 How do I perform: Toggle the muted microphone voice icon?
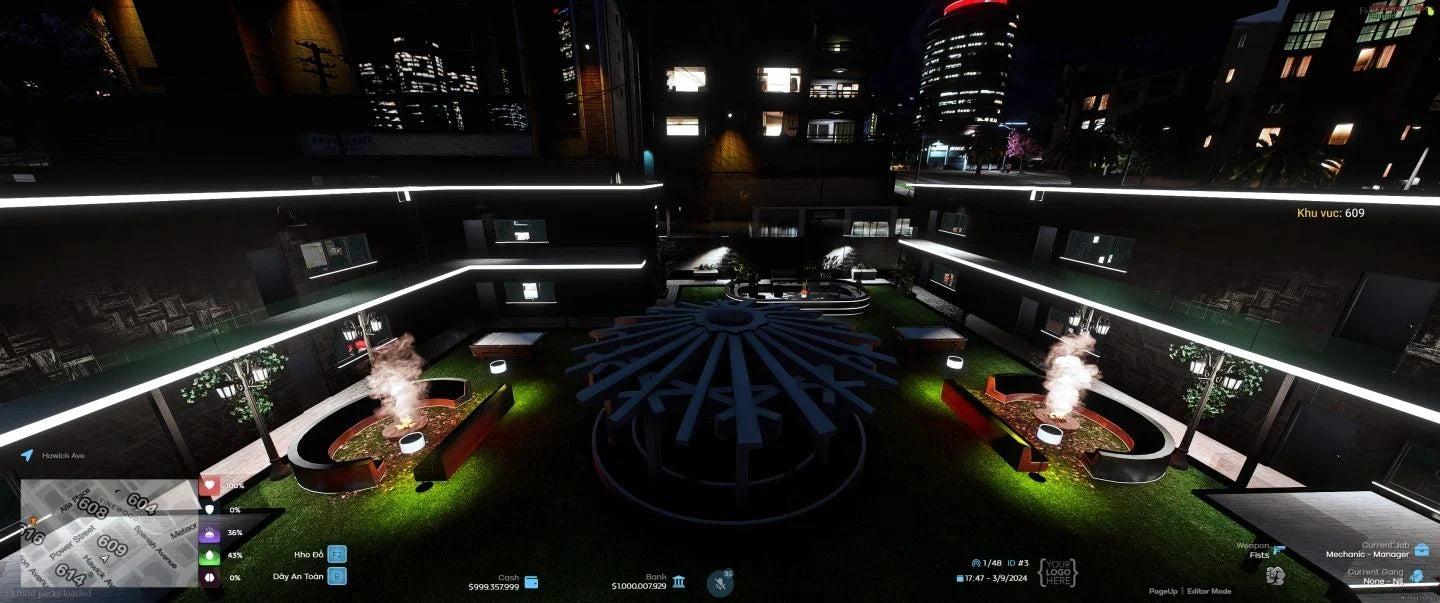click(719, 583)
